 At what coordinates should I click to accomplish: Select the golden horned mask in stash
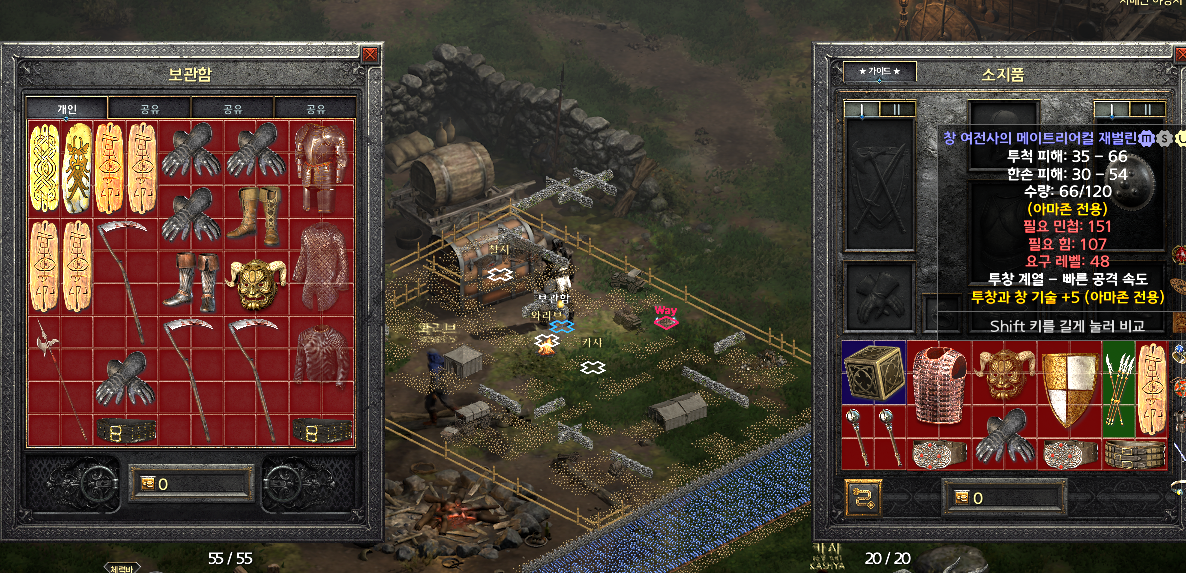coord(255,284)
